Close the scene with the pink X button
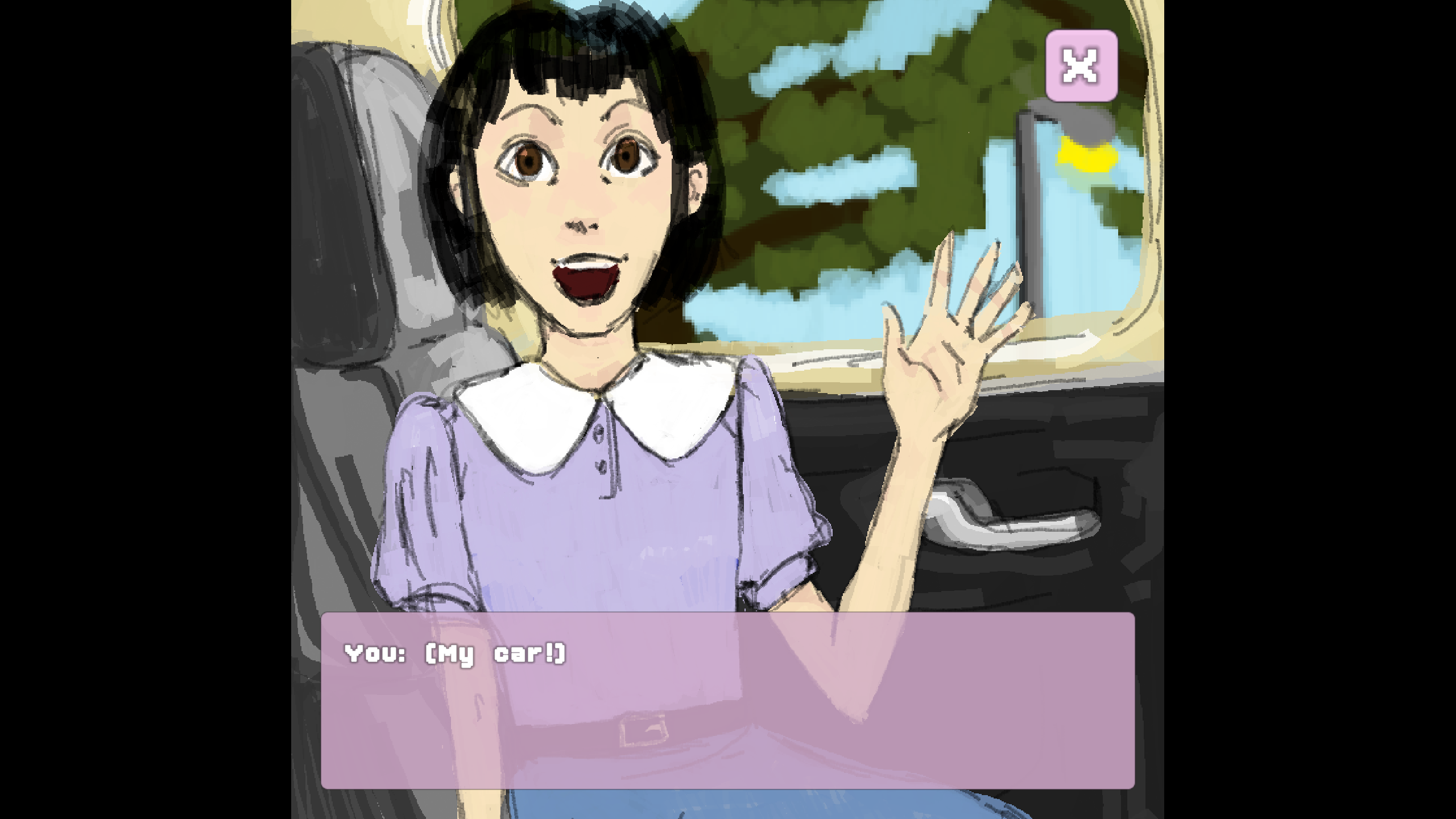 click(x=1081, y=66)
